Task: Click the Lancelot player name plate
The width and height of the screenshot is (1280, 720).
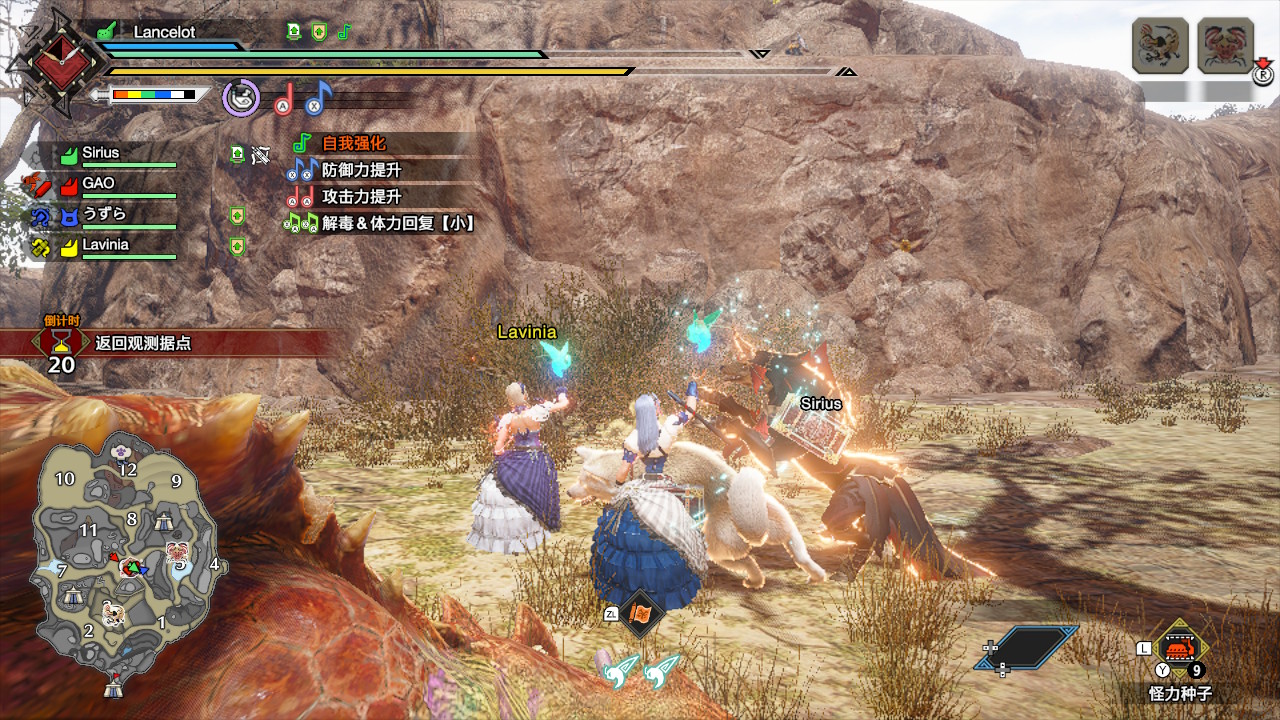Action: 164,31
